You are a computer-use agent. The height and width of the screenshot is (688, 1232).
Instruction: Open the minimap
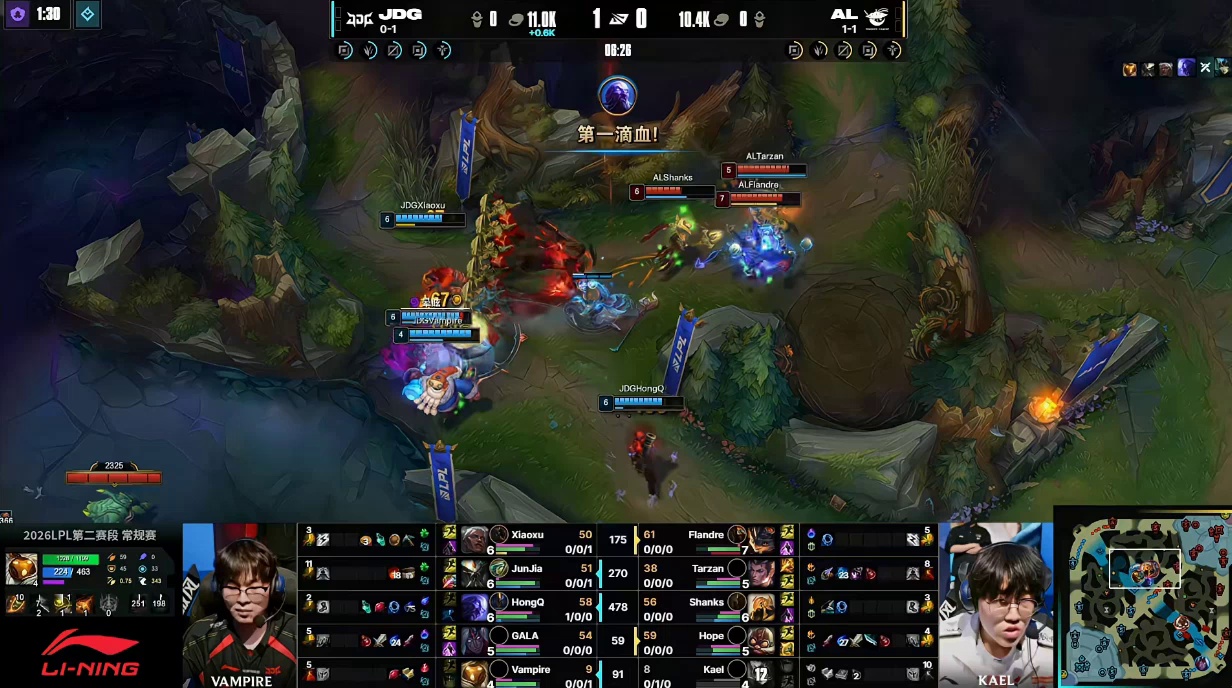point(1144,598)
